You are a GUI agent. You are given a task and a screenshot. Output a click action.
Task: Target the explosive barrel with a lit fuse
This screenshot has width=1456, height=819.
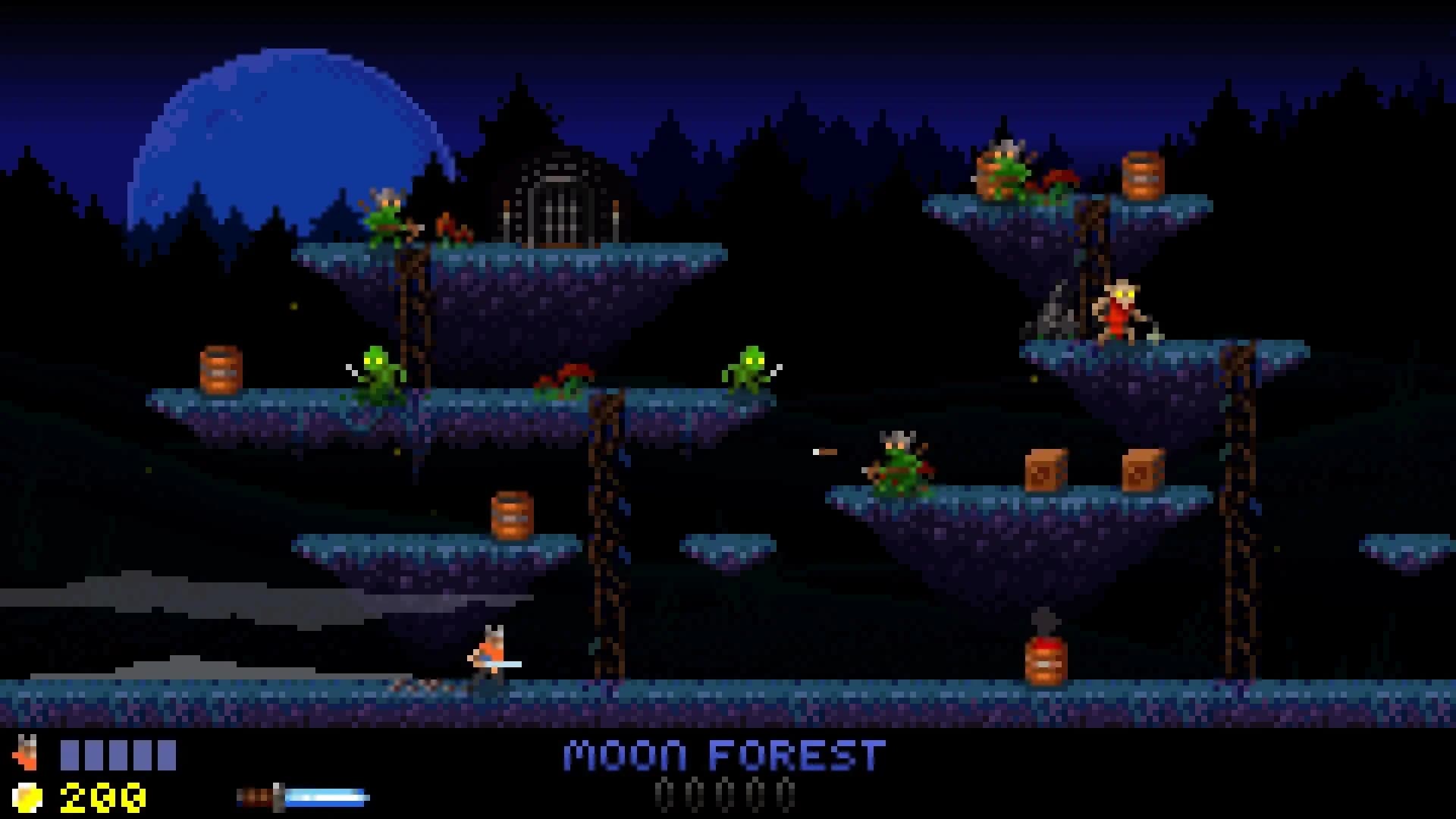pos(1043,664)
